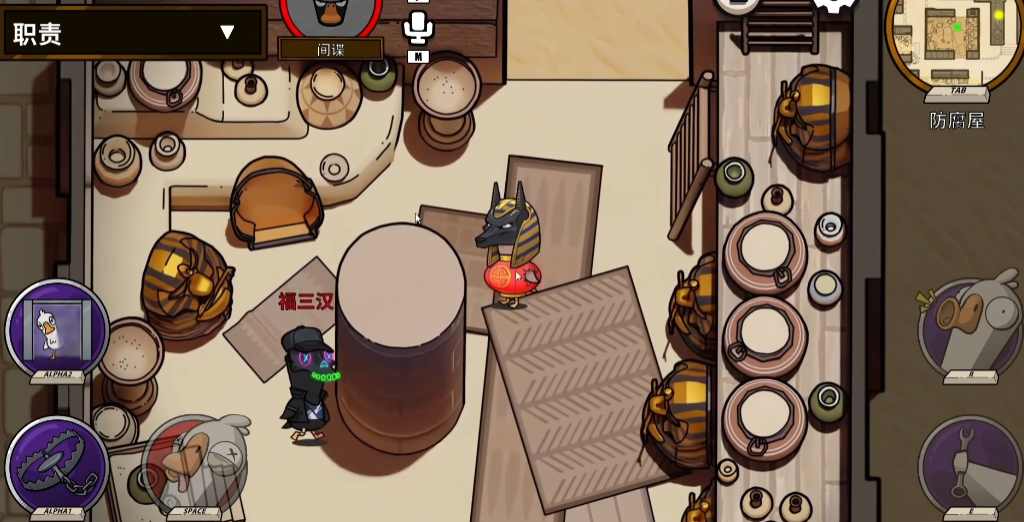The height and width of the screenshot is (522, 1024).
Task: Toggle the microphone icon
Action: (x=418, y=26)
